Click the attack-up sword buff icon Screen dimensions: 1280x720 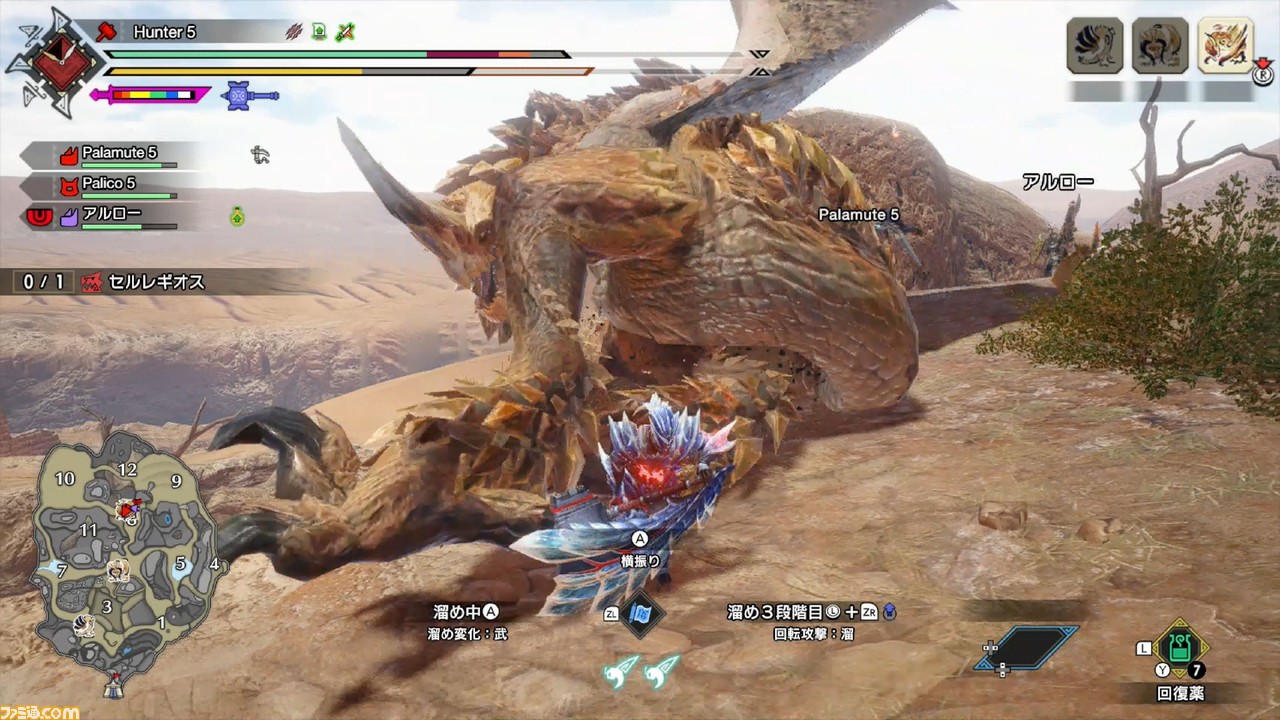point(346,32)
